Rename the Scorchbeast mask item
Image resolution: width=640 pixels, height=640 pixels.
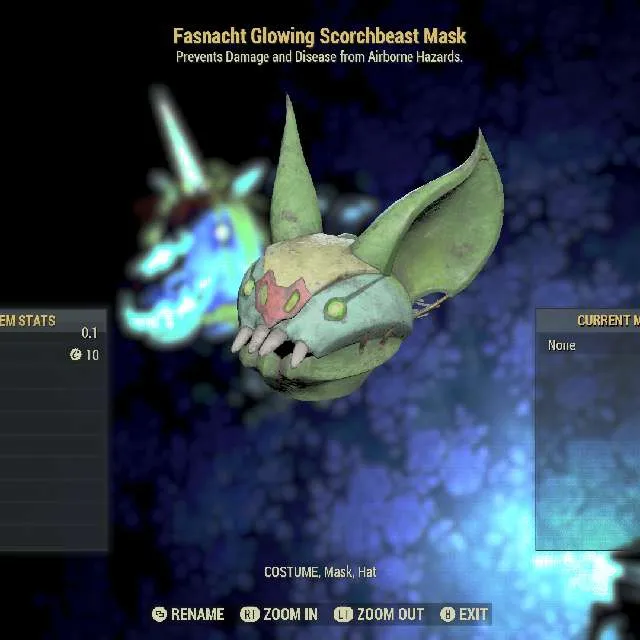(188, 614)
